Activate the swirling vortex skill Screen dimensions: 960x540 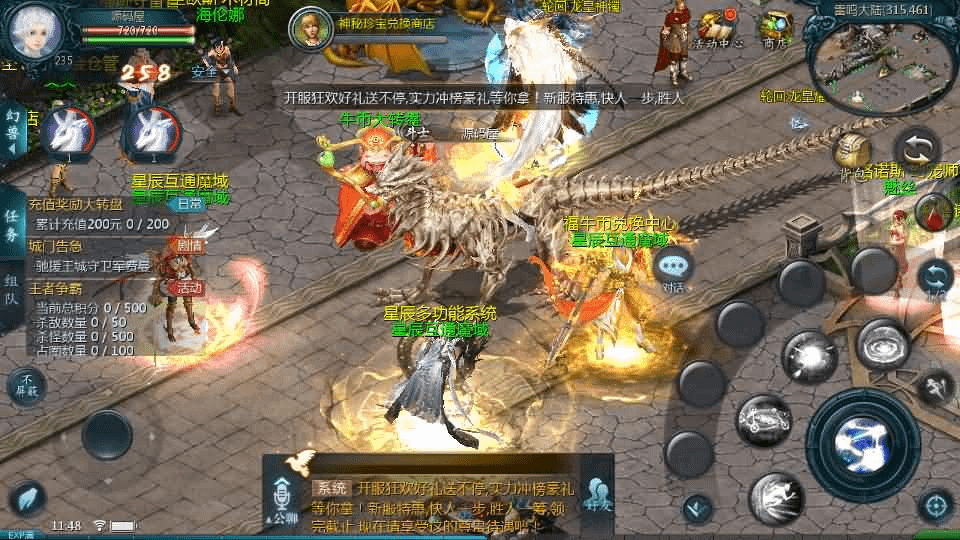[882, 344]
